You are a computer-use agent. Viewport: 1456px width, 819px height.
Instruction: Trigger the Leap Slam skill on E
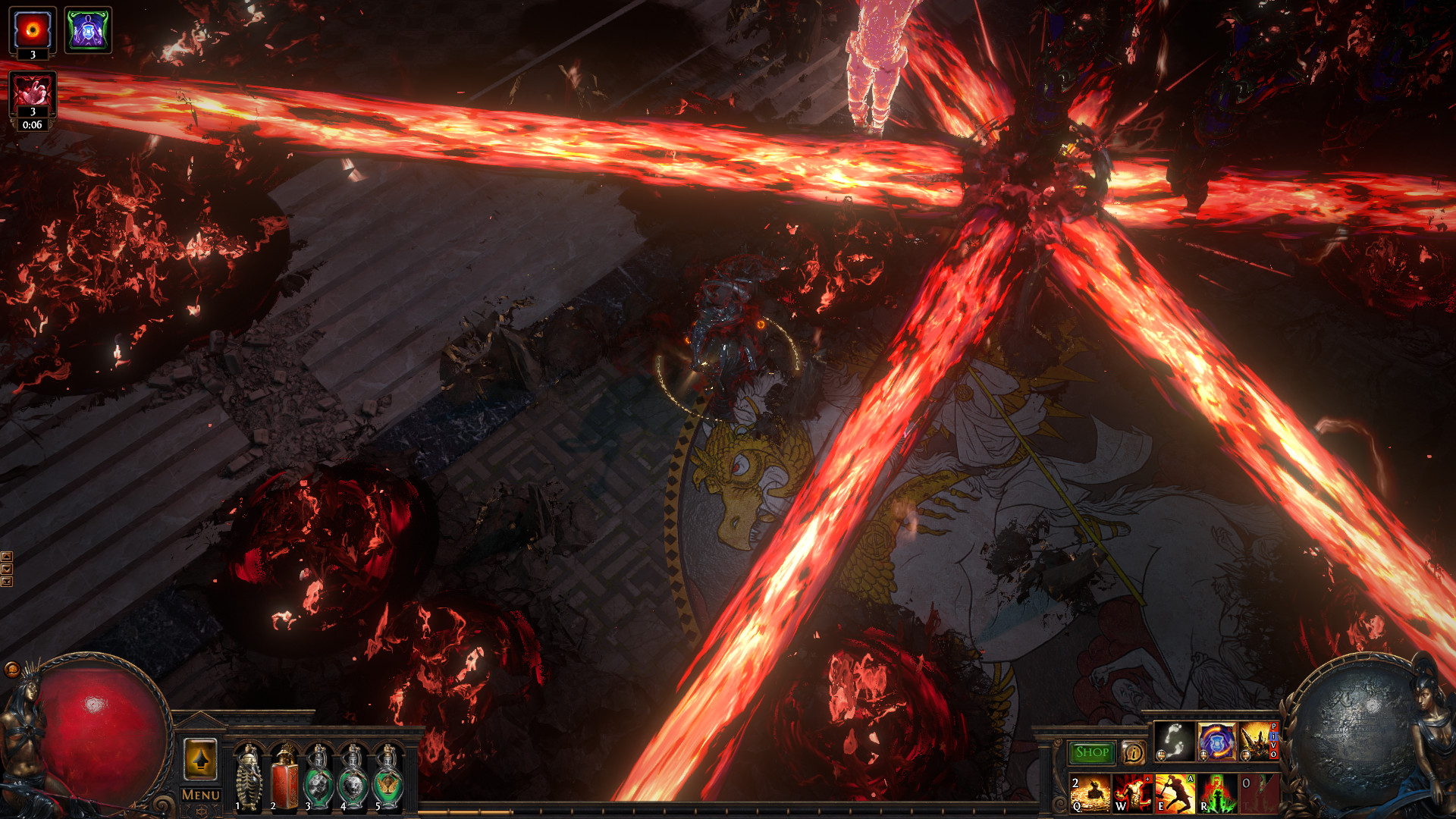(1175, 795)
